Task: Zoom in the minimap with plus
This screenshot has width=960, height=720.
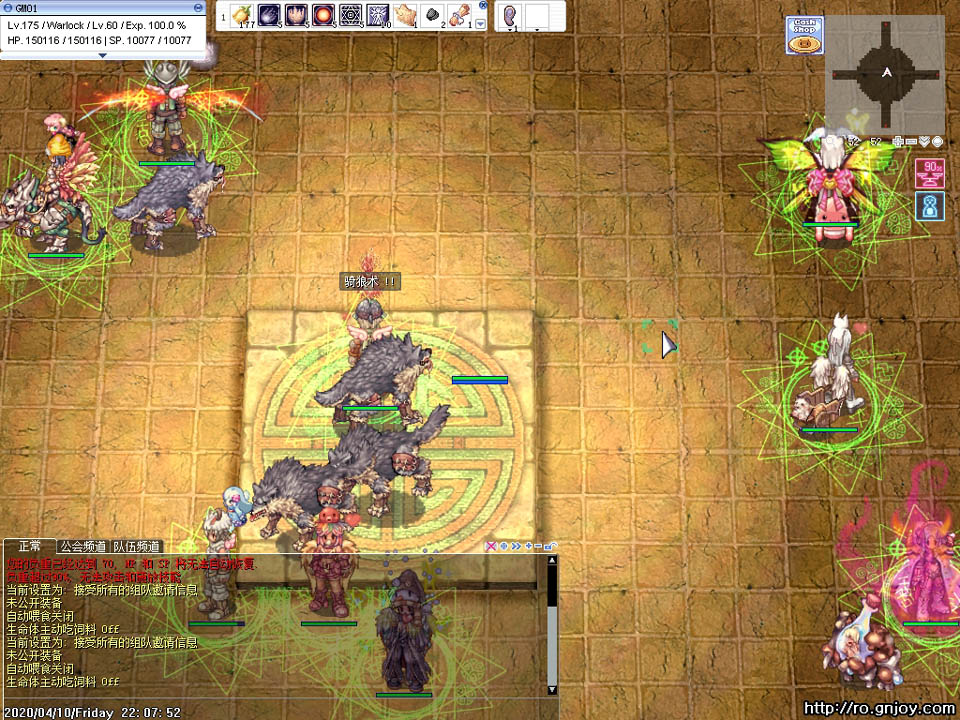Action: click(x=899, y=141)
